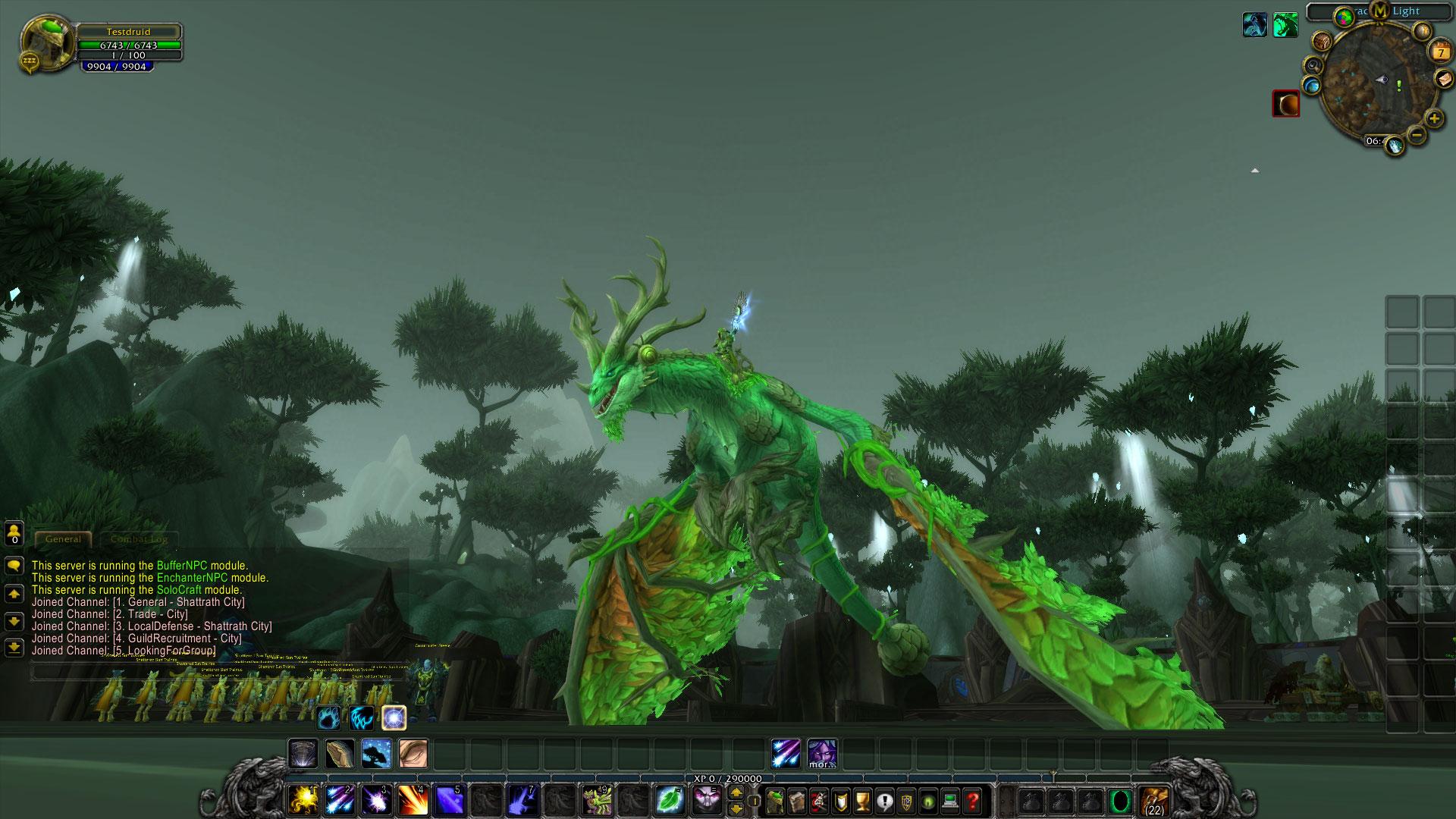Image resolution: width=1456 pixels, height=819 pixels.
Task: Open the Talents icon in the micro menu
Action: pyautogui.click(x=818, y=800)
